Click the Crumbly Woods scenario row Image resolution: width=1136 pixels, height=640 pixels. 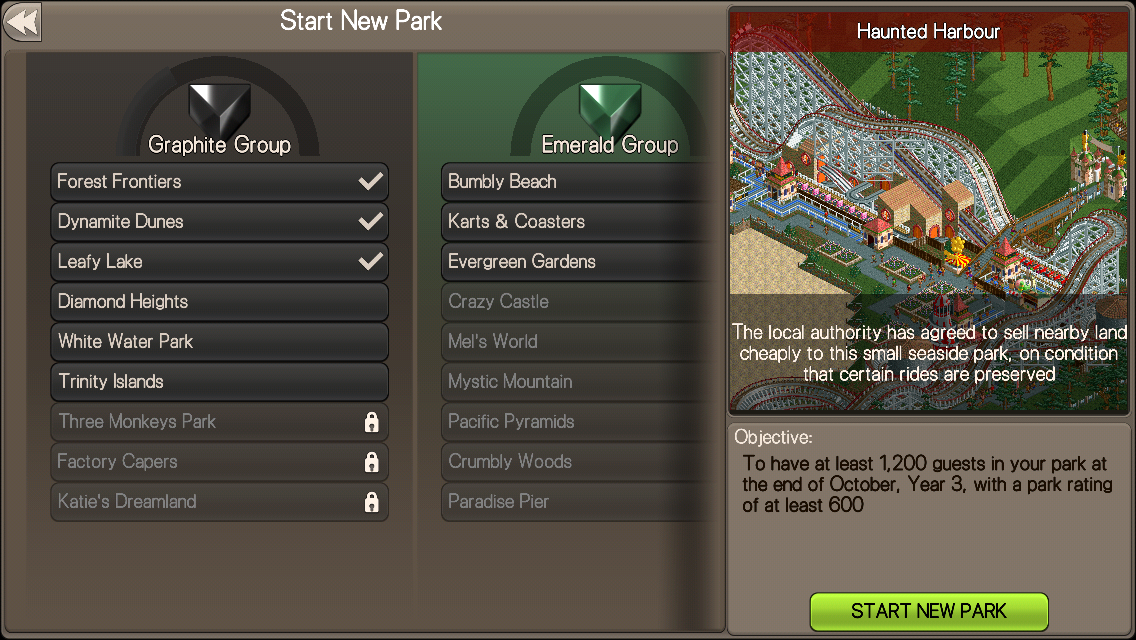[580, 462]
